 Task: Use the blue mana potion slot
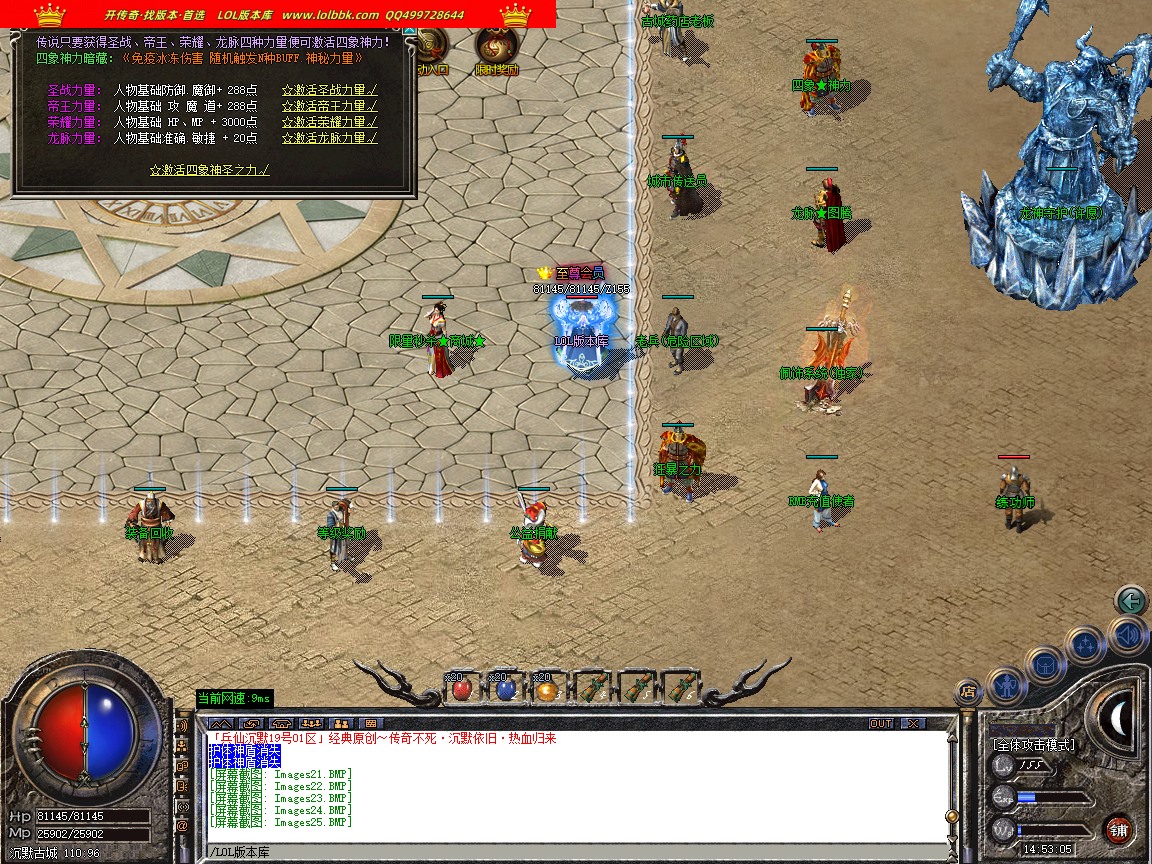point(504,689)
